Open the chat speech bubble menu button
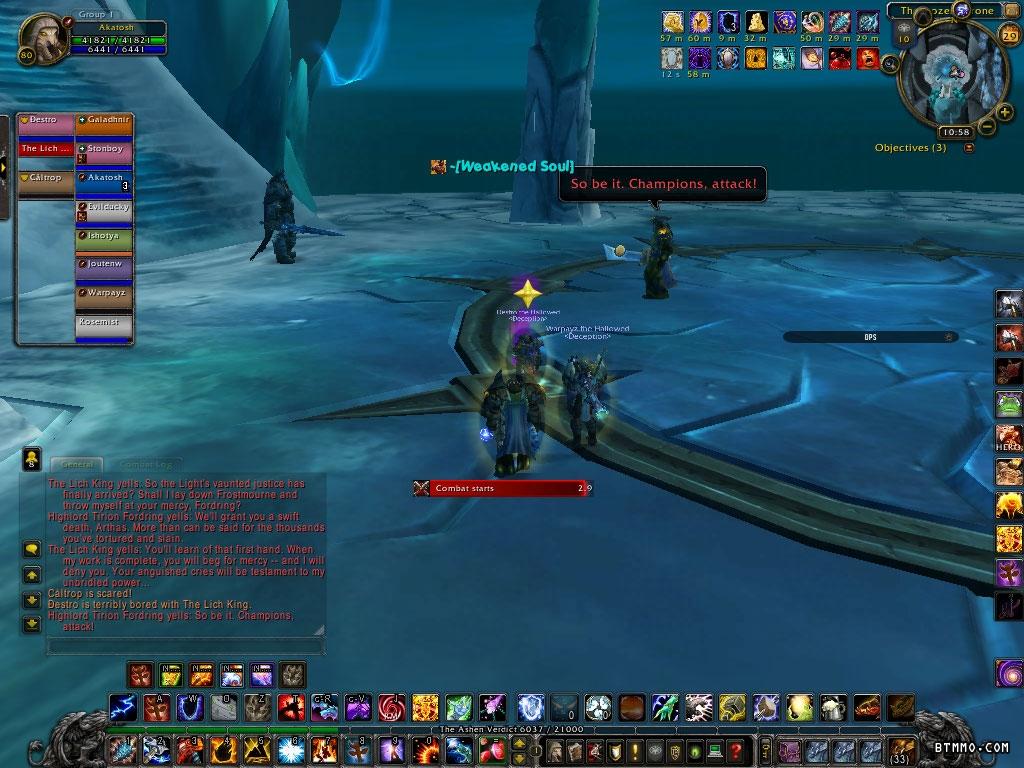Image resolution: width=1024 pixels, height=768 pixels. 31,549
